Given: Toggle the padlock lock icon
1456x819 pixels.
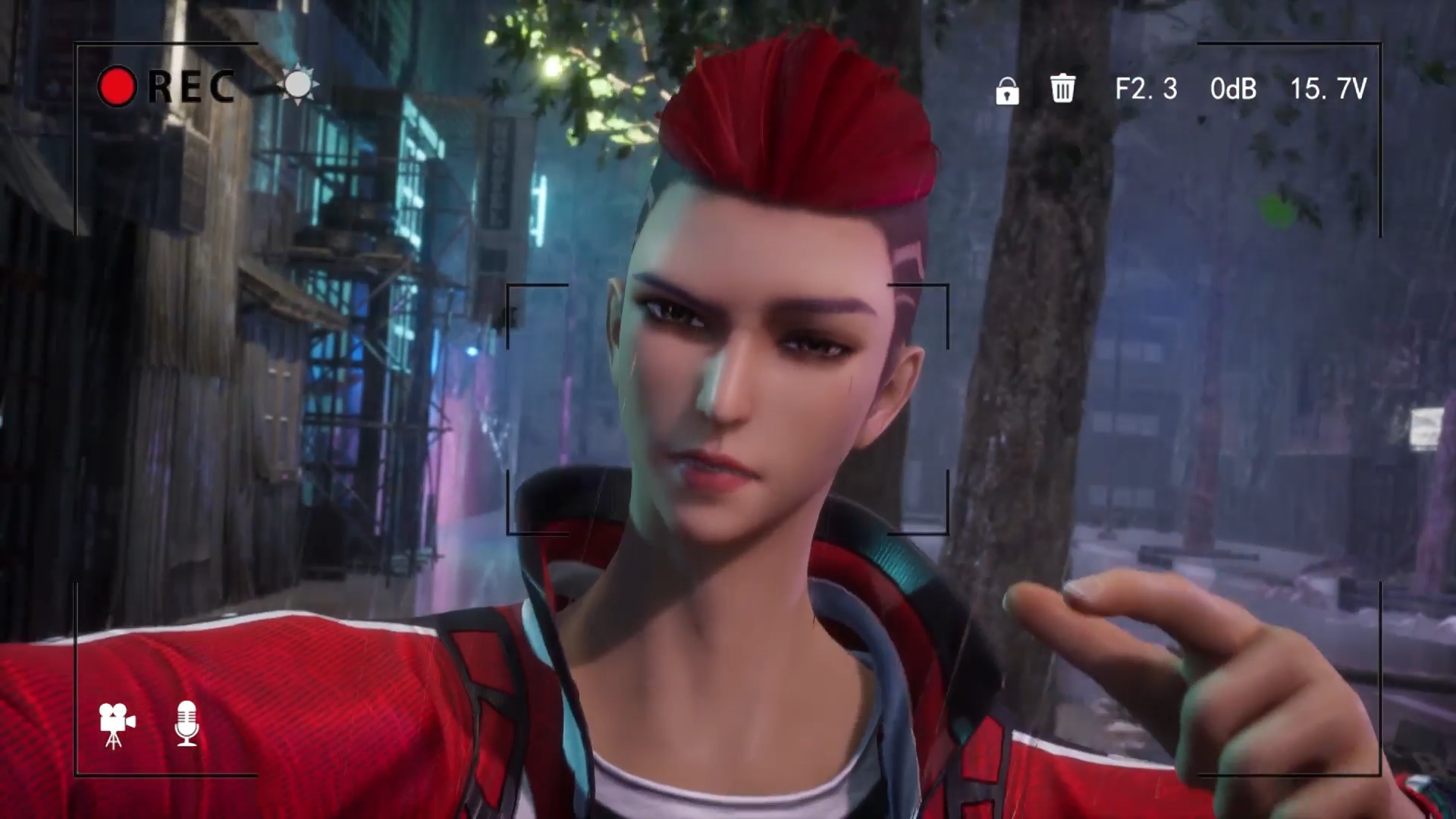Looking at the screenshot, I should (x=1007, y=91).
